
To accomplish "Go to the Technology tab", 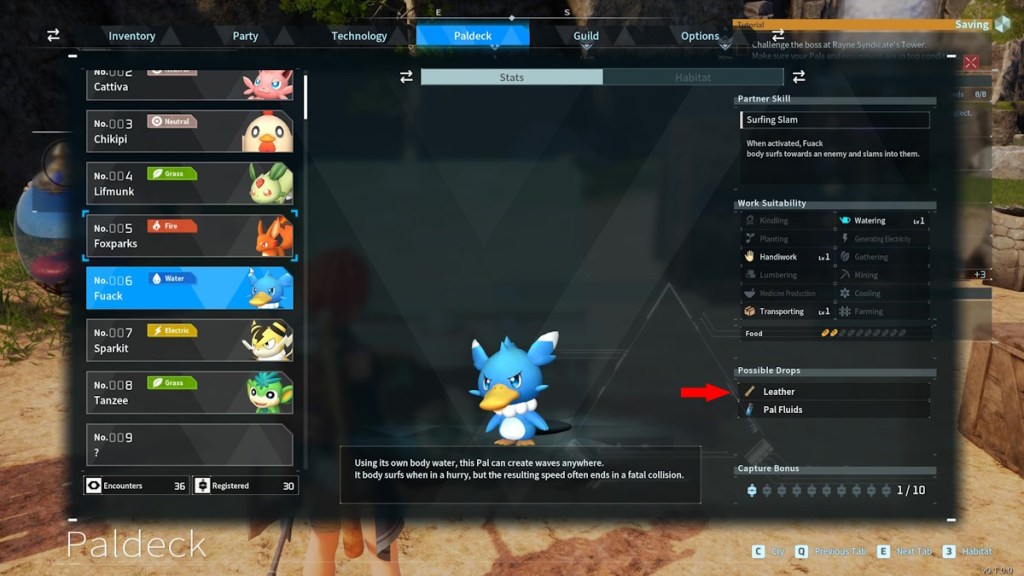I will click(x=359, y=36).
